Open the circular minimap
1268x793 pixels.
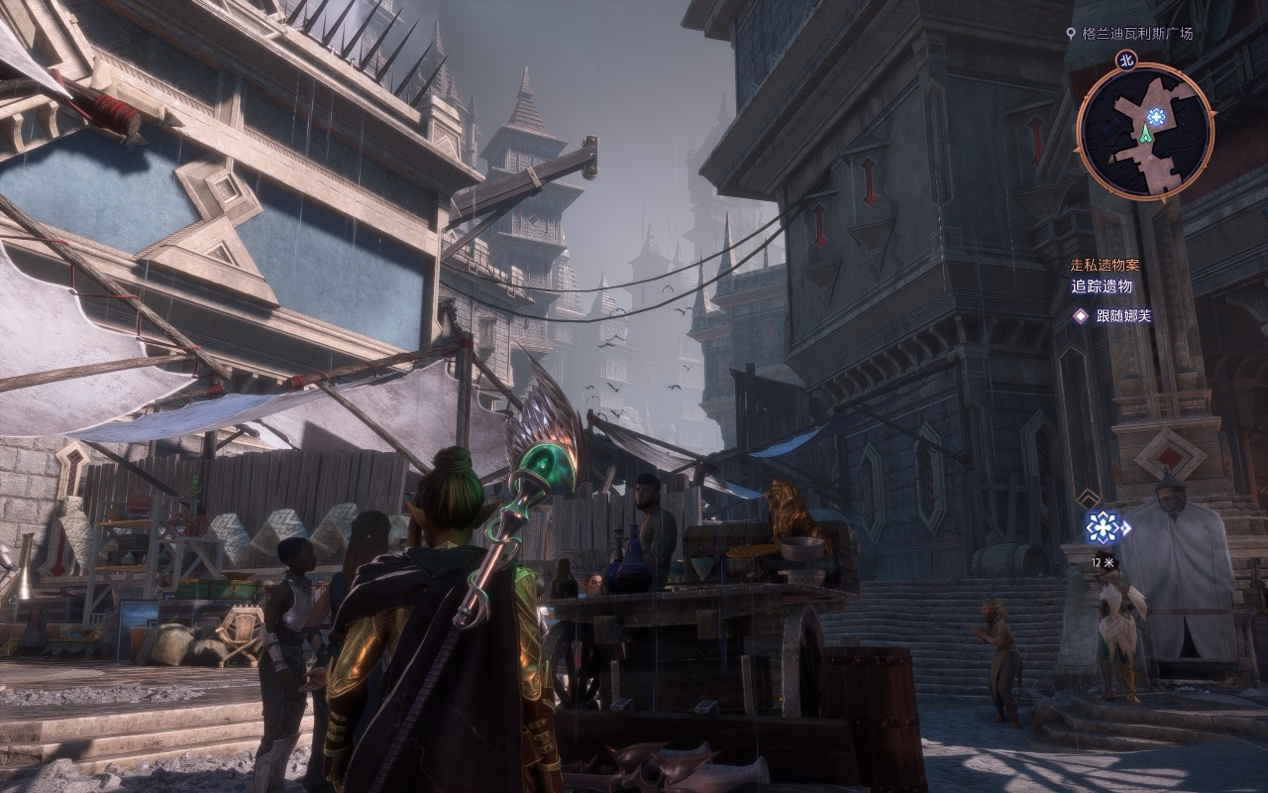pos(1145,131)
